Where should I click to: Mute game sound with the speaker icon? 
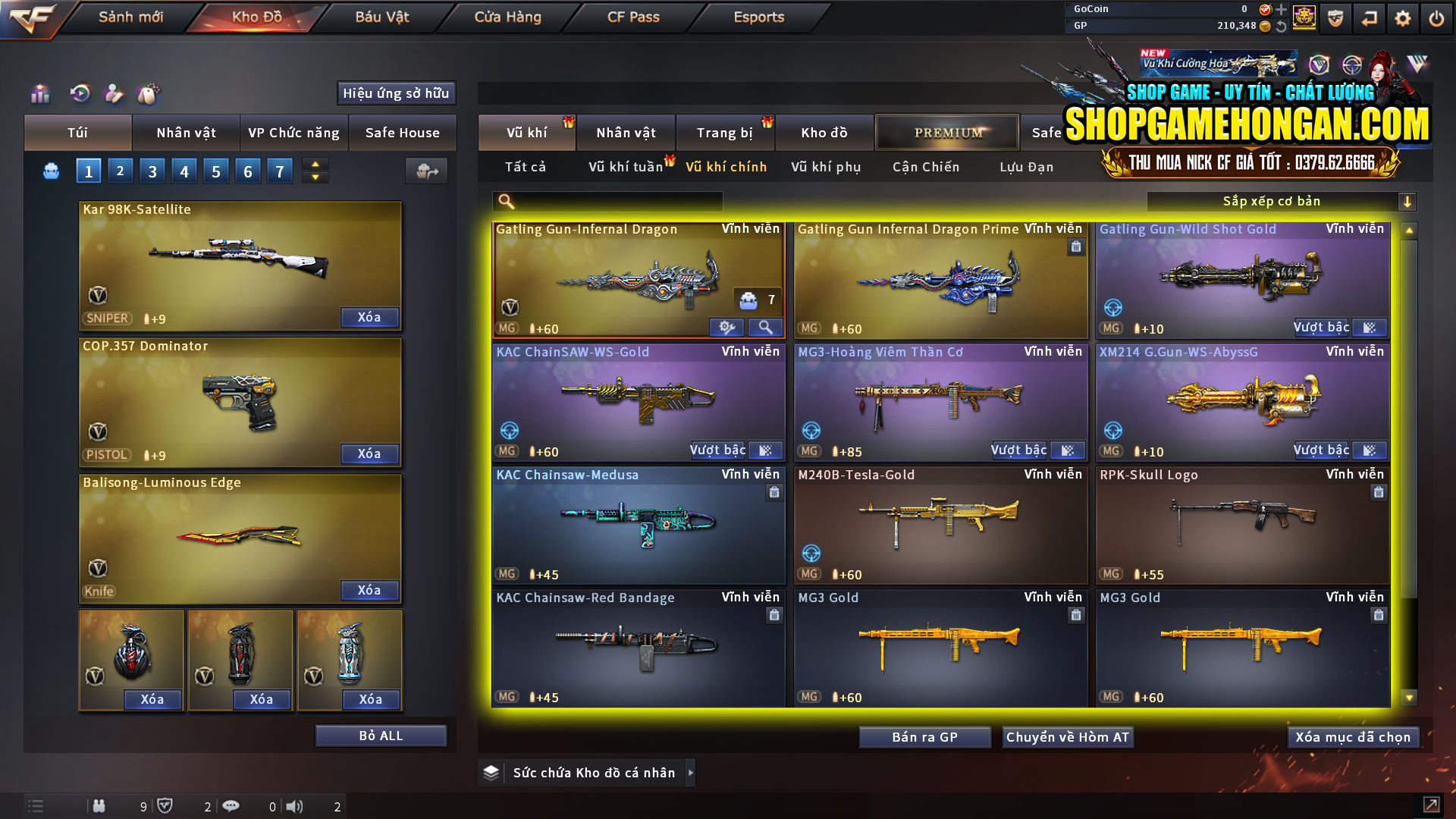(296, 806)
